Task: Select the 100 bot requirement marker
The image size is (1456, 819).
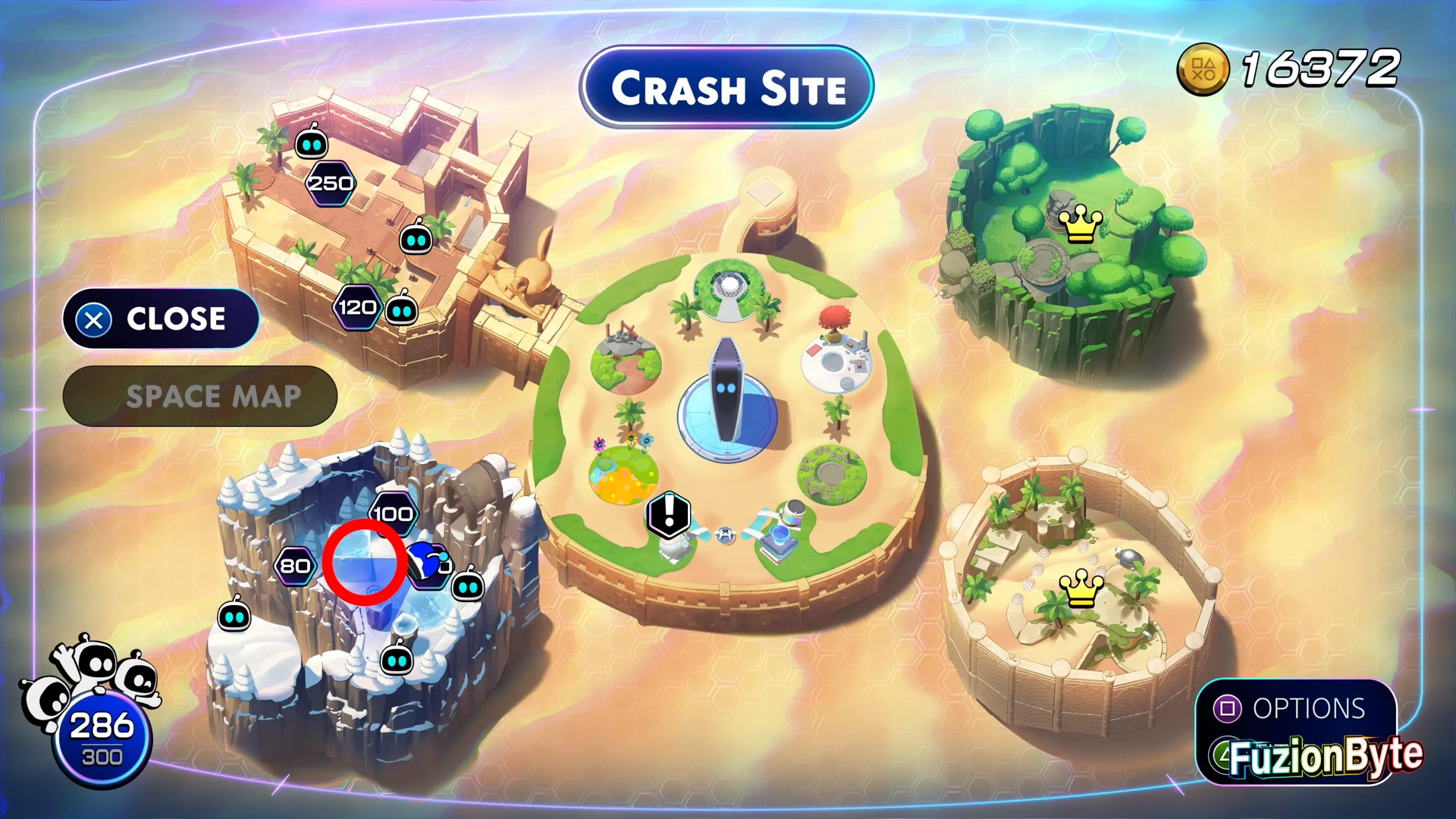Action: 393,513
